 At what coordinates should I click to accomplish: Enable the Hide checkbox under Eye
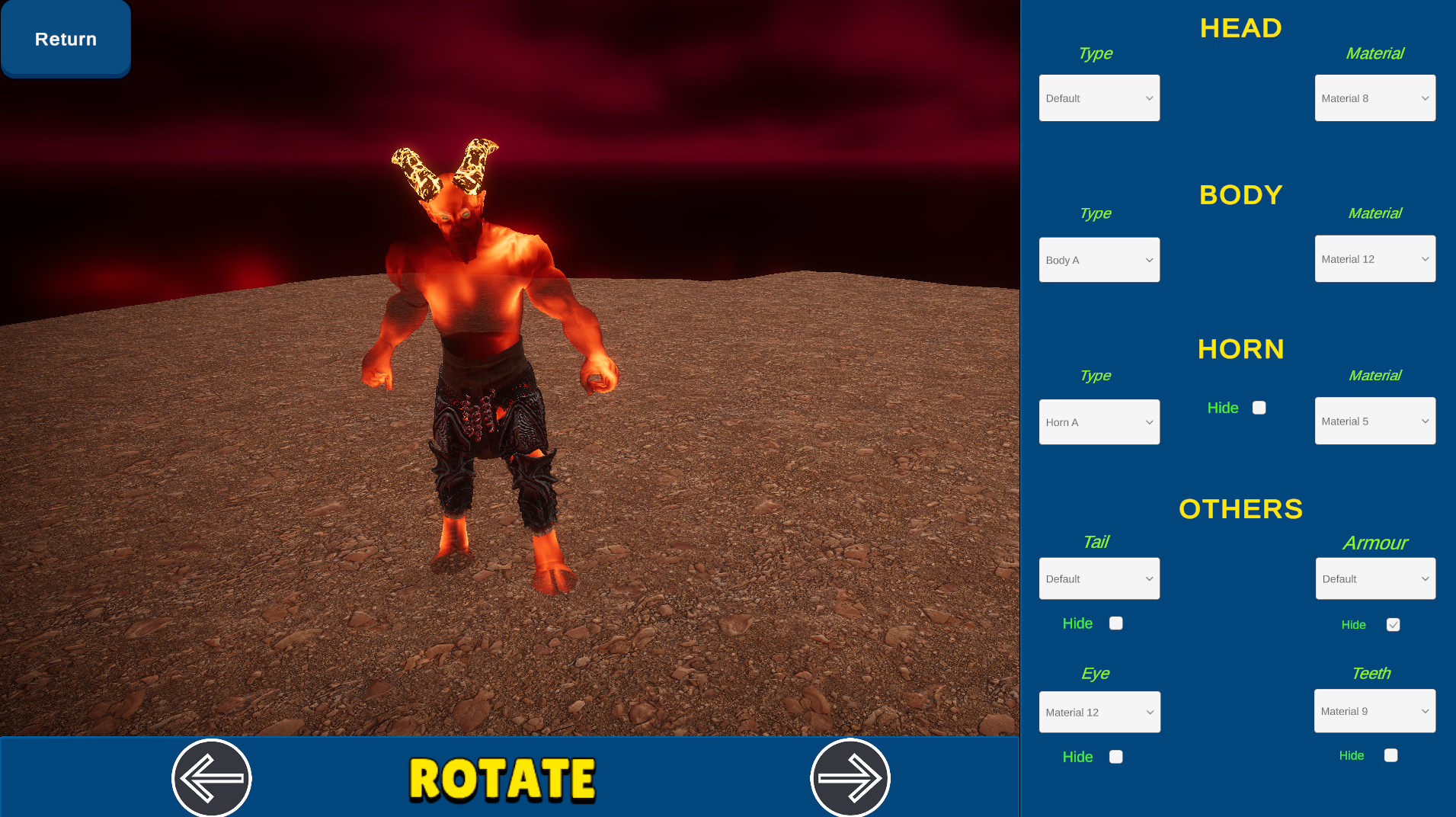(x=1115, y=756)
